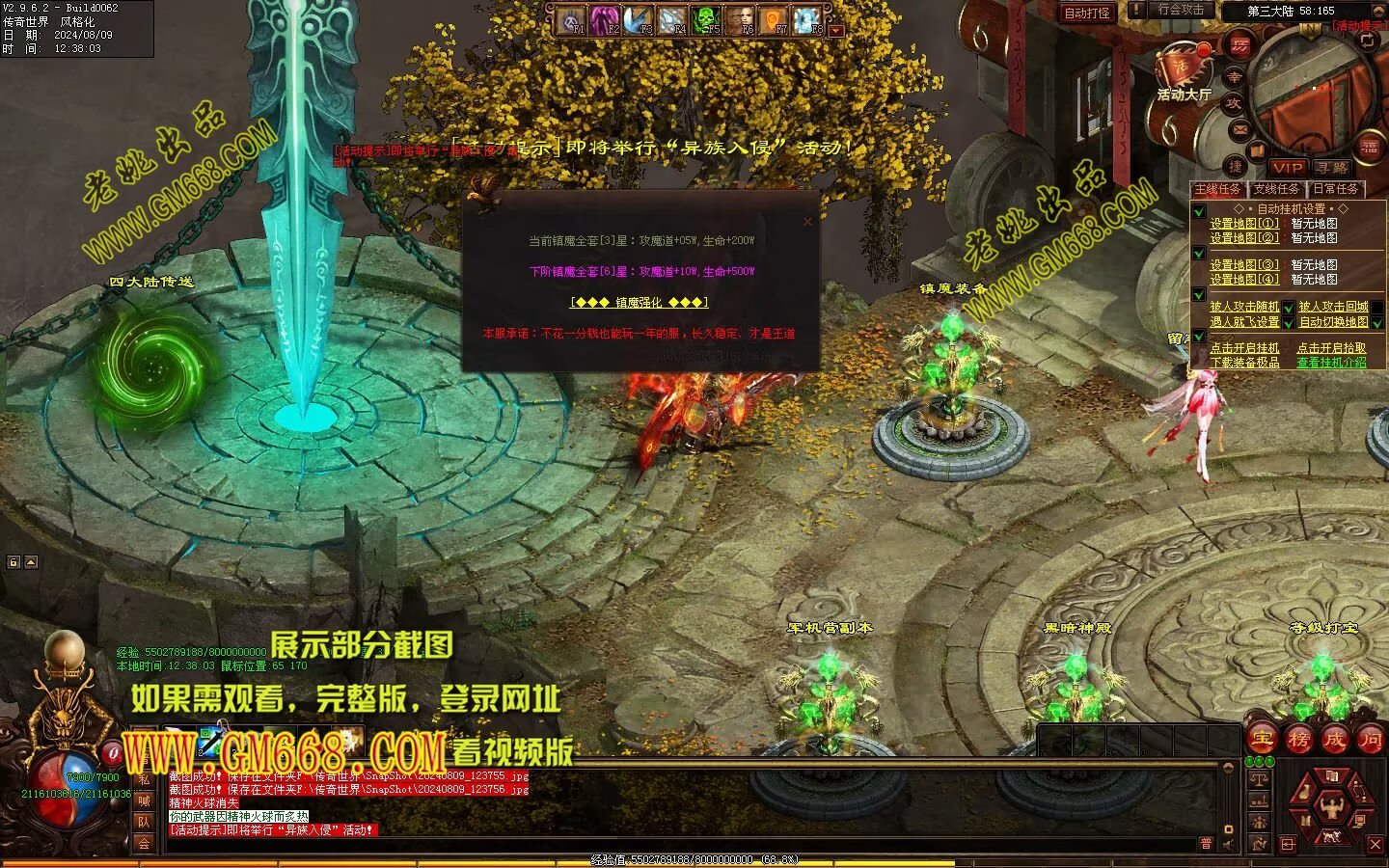1389x868 pixels.
Task: Start auto-hunt via 点击开启挂机
Action: 1244,348
